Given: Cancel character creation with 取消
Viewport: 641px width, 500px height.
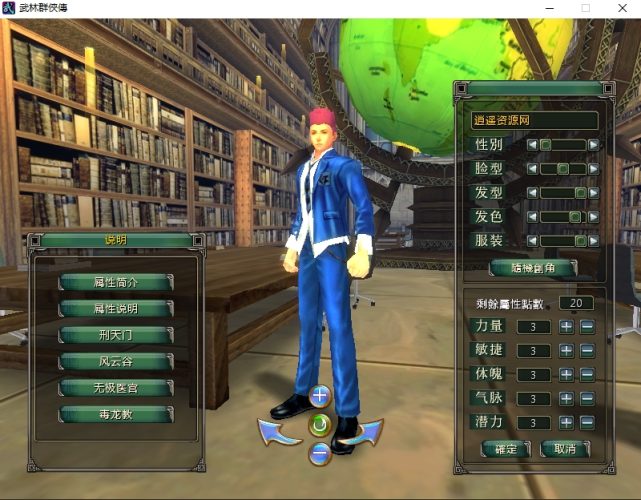Looking at the screenshot, I should (x=565, y=449).
